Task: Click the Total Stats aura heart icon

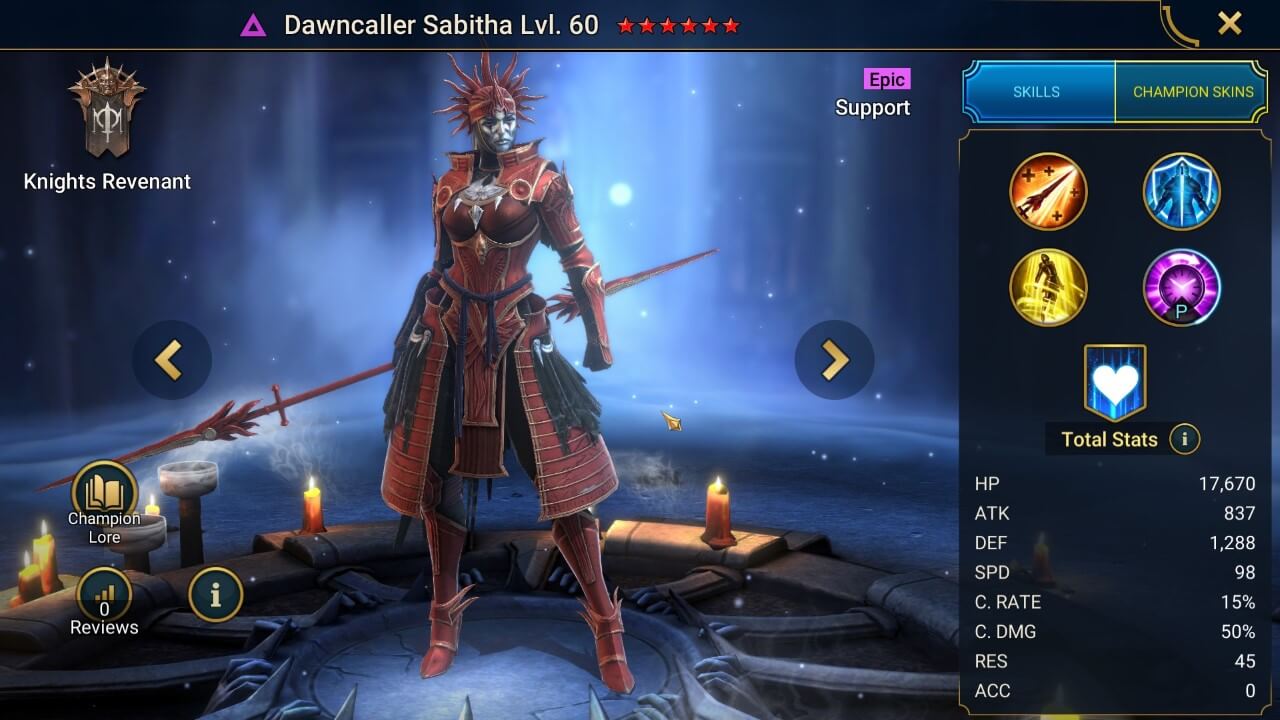Action: [1115, 381]
